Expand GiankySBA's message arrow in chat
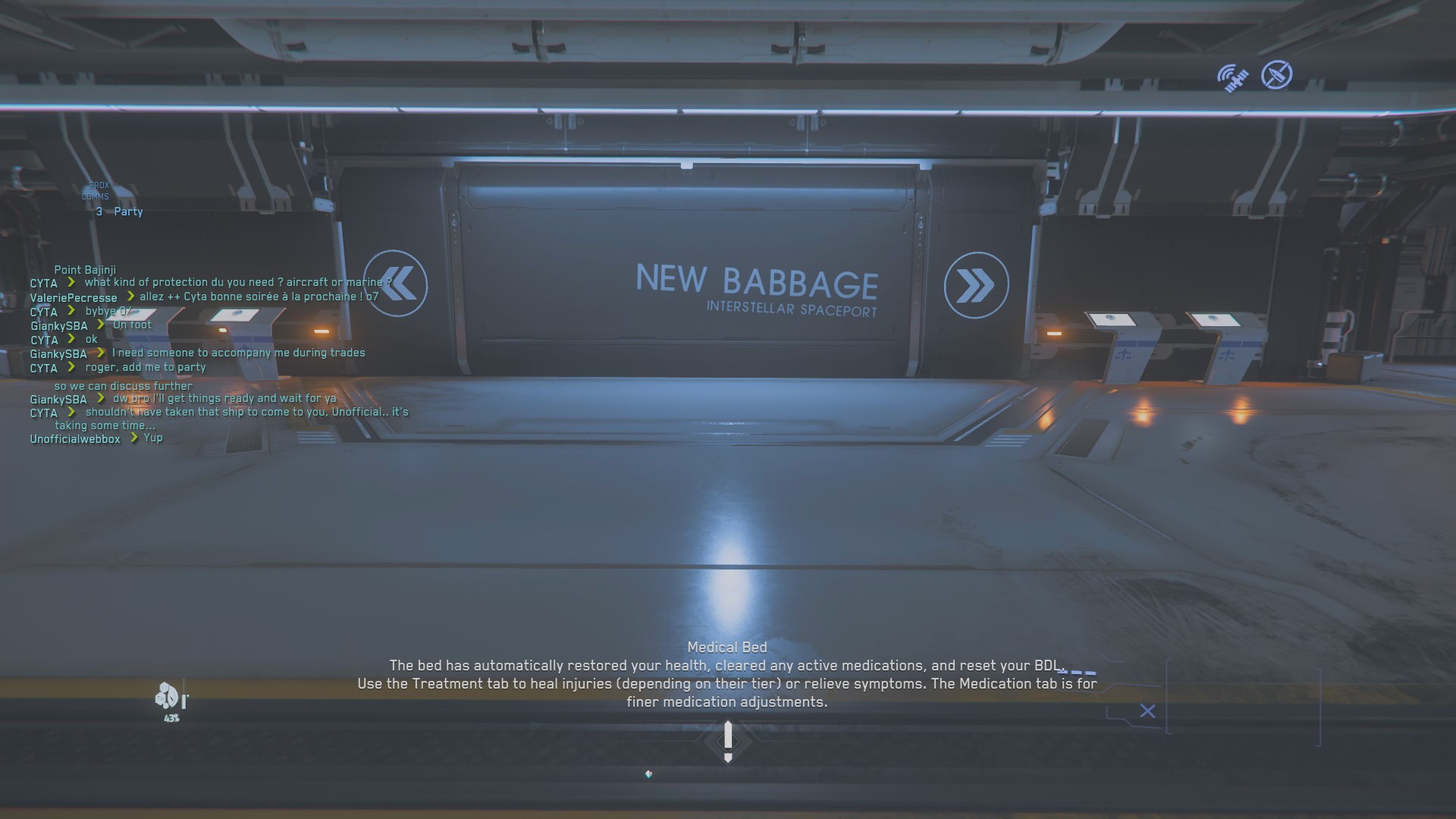Viewport: 1456px width, 819px height. point(102,398)
